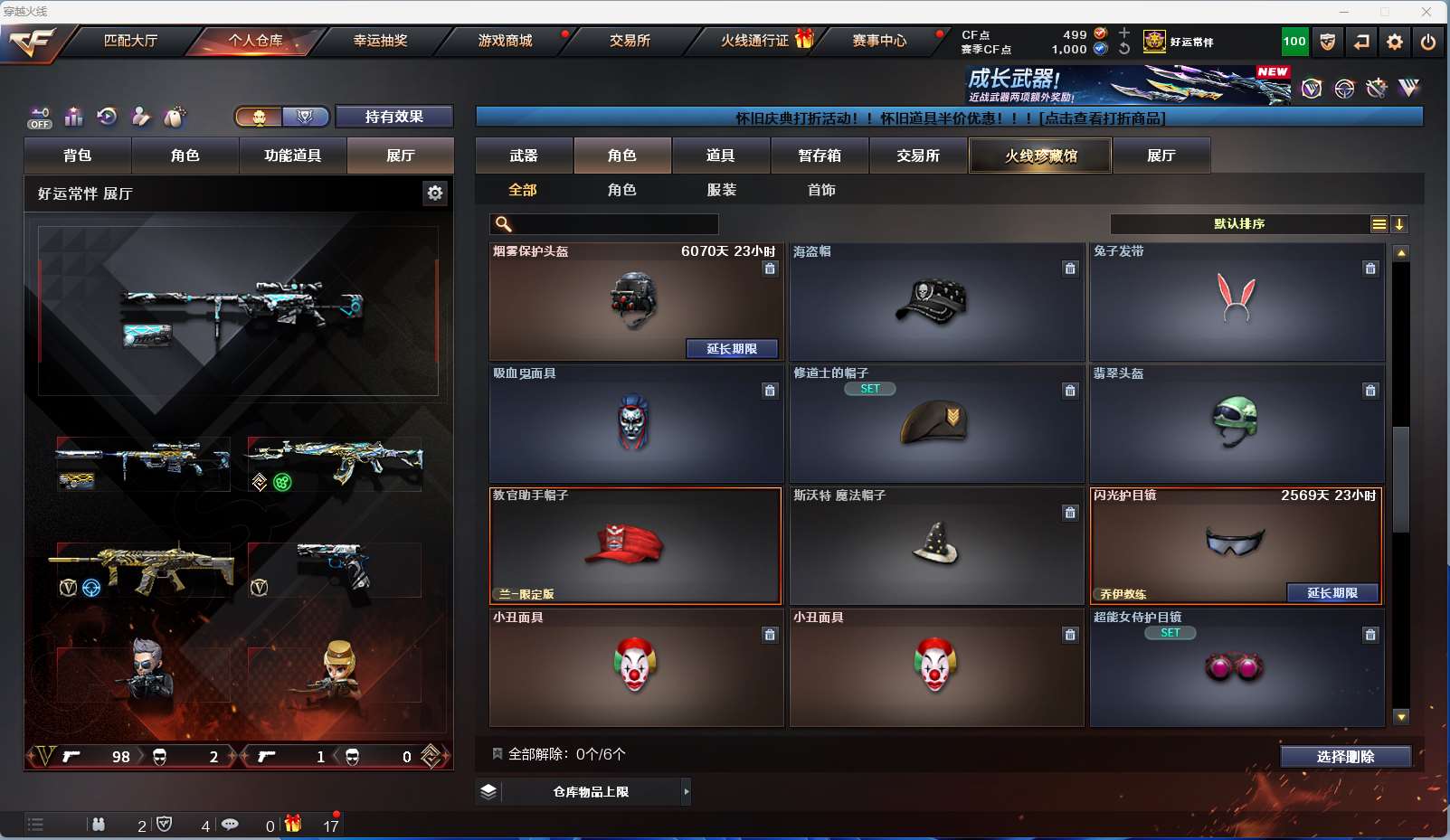1450x840 pixels.
Task: Filter by 服装 clothing category
Action: click(x=722, y=190)
